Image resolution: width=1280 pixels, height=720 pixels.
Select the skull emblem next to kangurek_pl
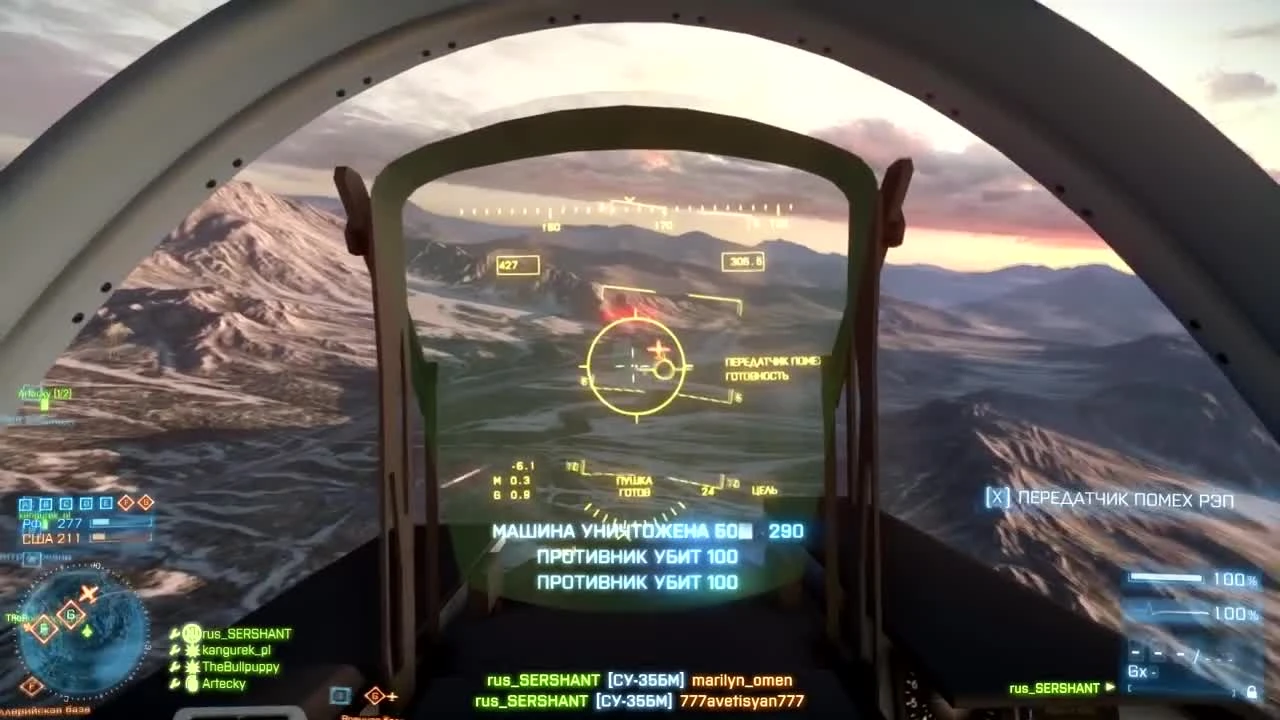click(x=192, y=650)
